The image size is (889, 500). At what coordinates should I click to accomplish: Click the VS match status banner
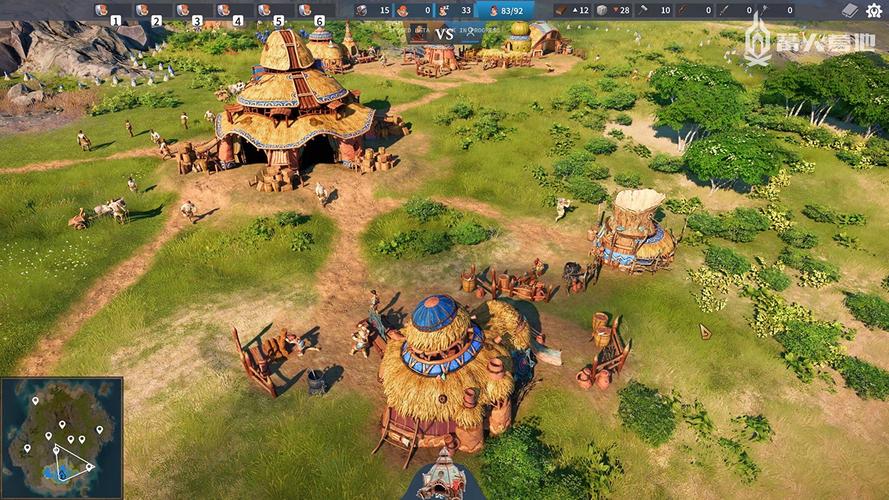pos(445,33)
